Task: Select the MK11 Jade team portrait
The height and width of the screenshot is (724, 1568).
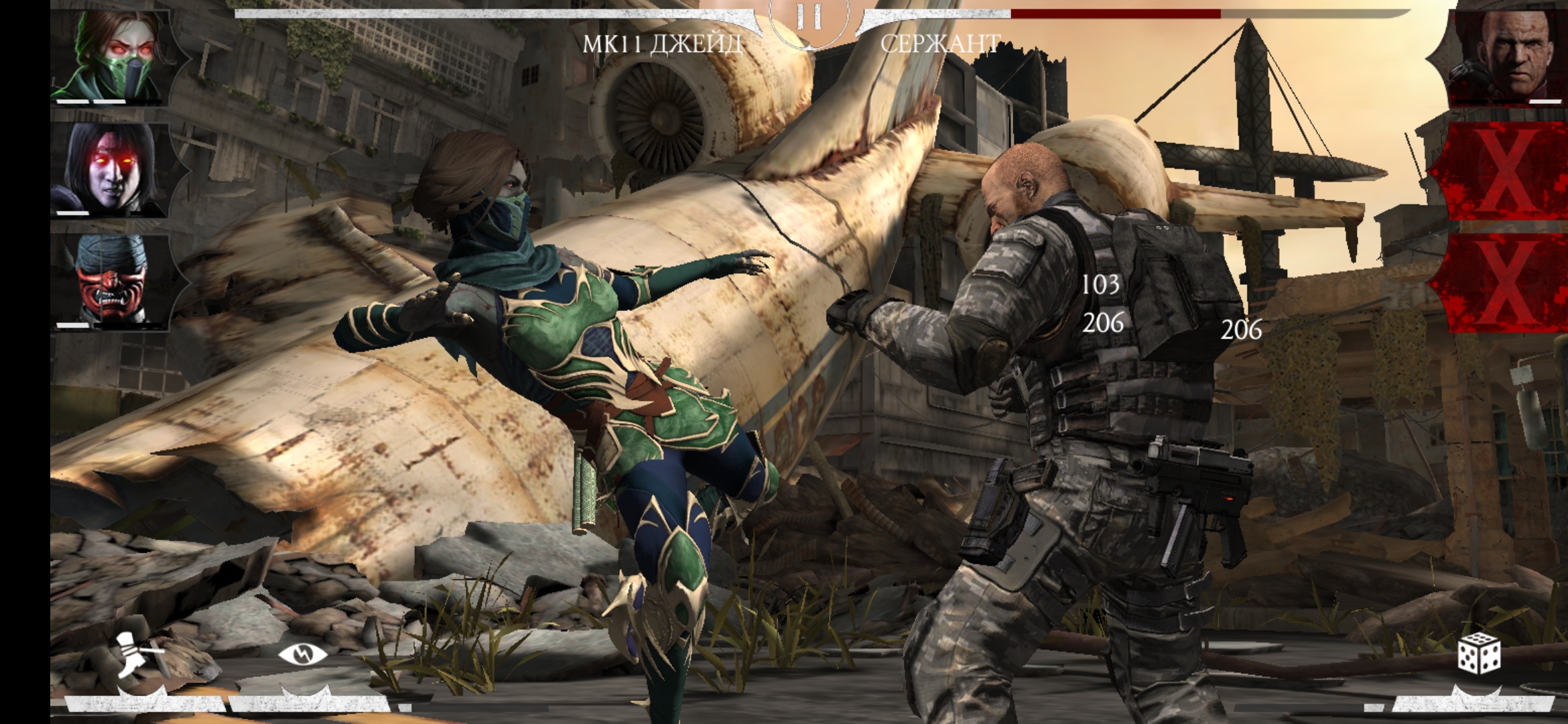Action: point(111,57)
